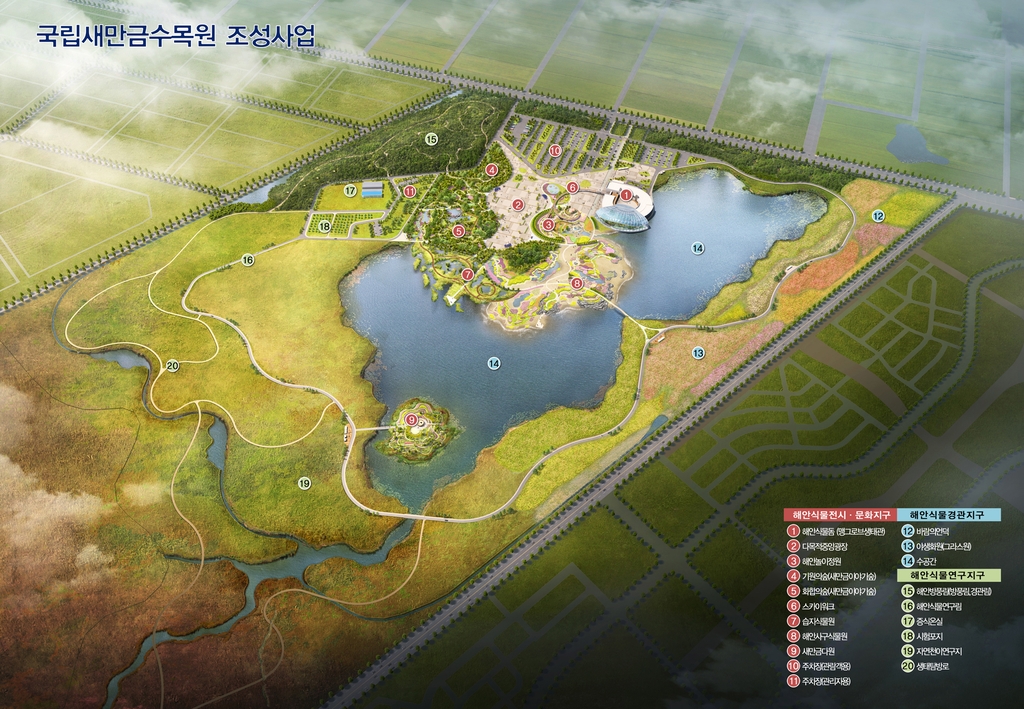The width and height of the screenshot is (1024, 709).
Task: Choose legend entry 17 증식온실
Action: coord(934,621)
